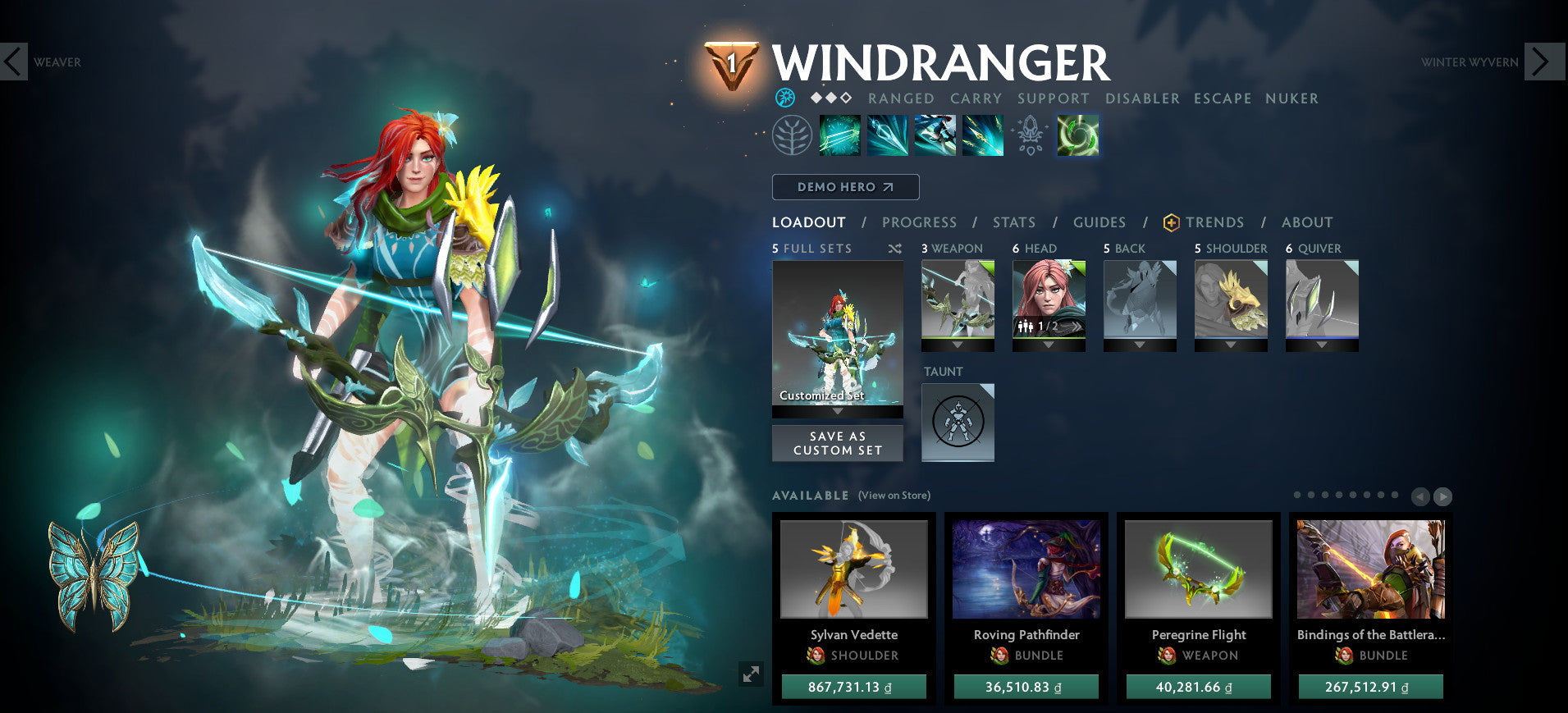Switch to the Progress tab

pos(920,222)
